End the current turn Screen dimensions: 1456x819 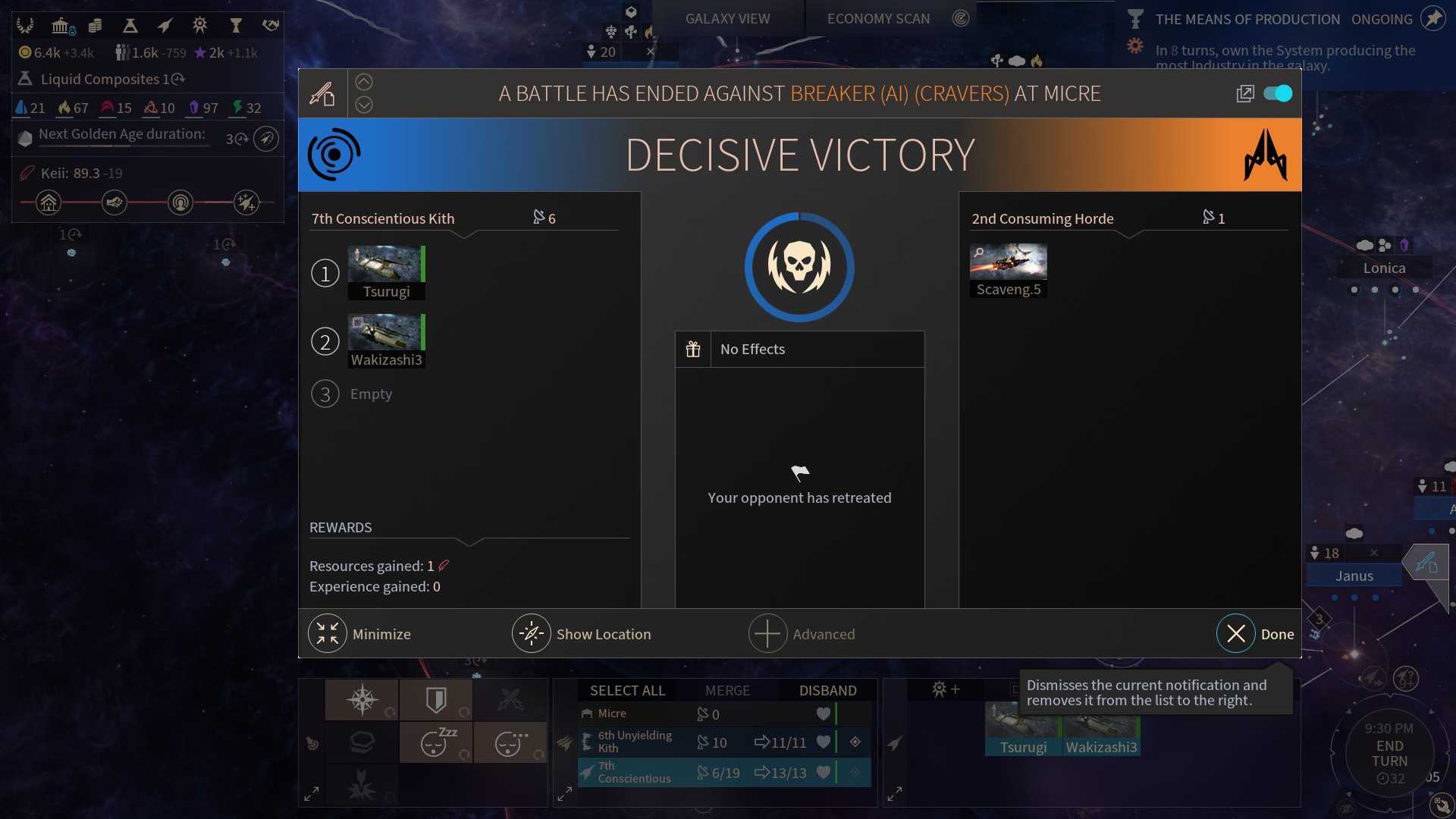pyautogui.click(x=1389, y=753)
